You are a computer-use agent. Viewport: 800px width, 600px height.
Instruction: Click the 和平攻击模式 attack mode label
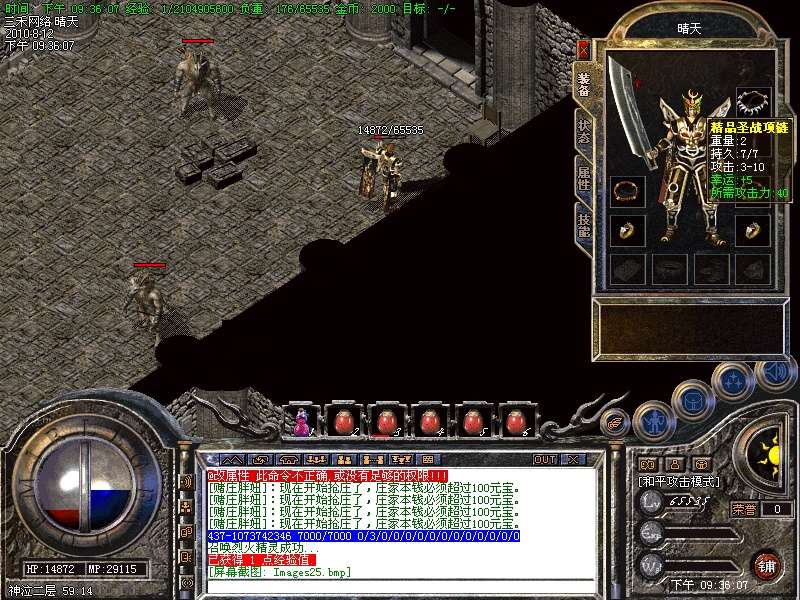(680, 481)
